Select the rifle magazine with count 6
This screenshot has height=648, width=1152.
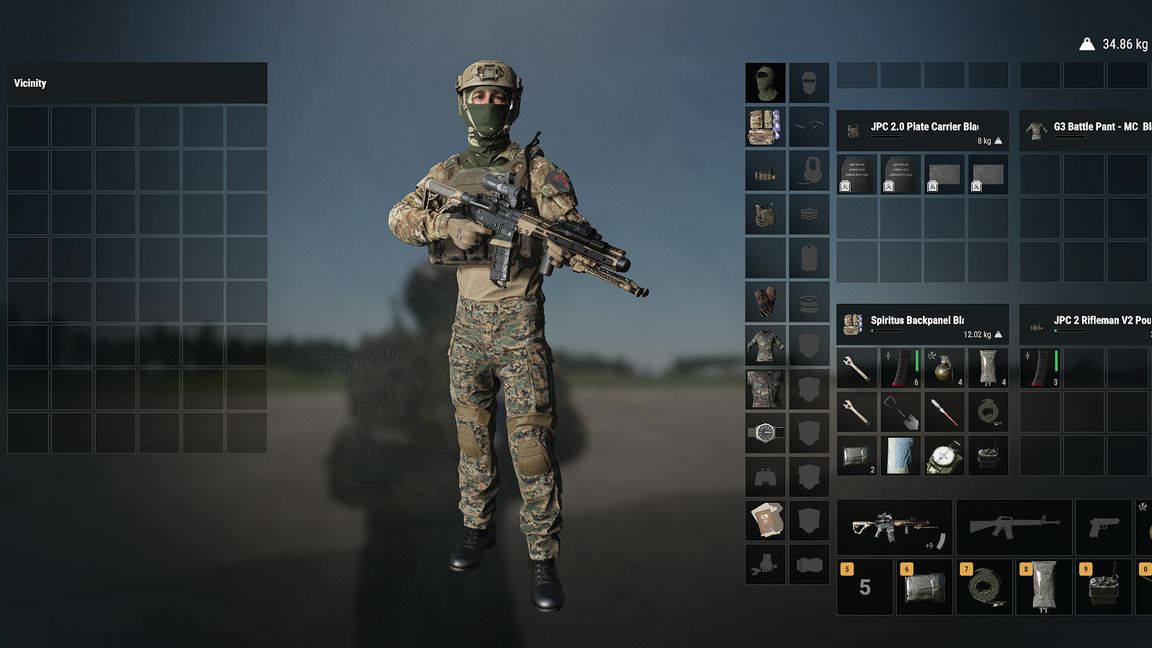(x=900, y=368)
